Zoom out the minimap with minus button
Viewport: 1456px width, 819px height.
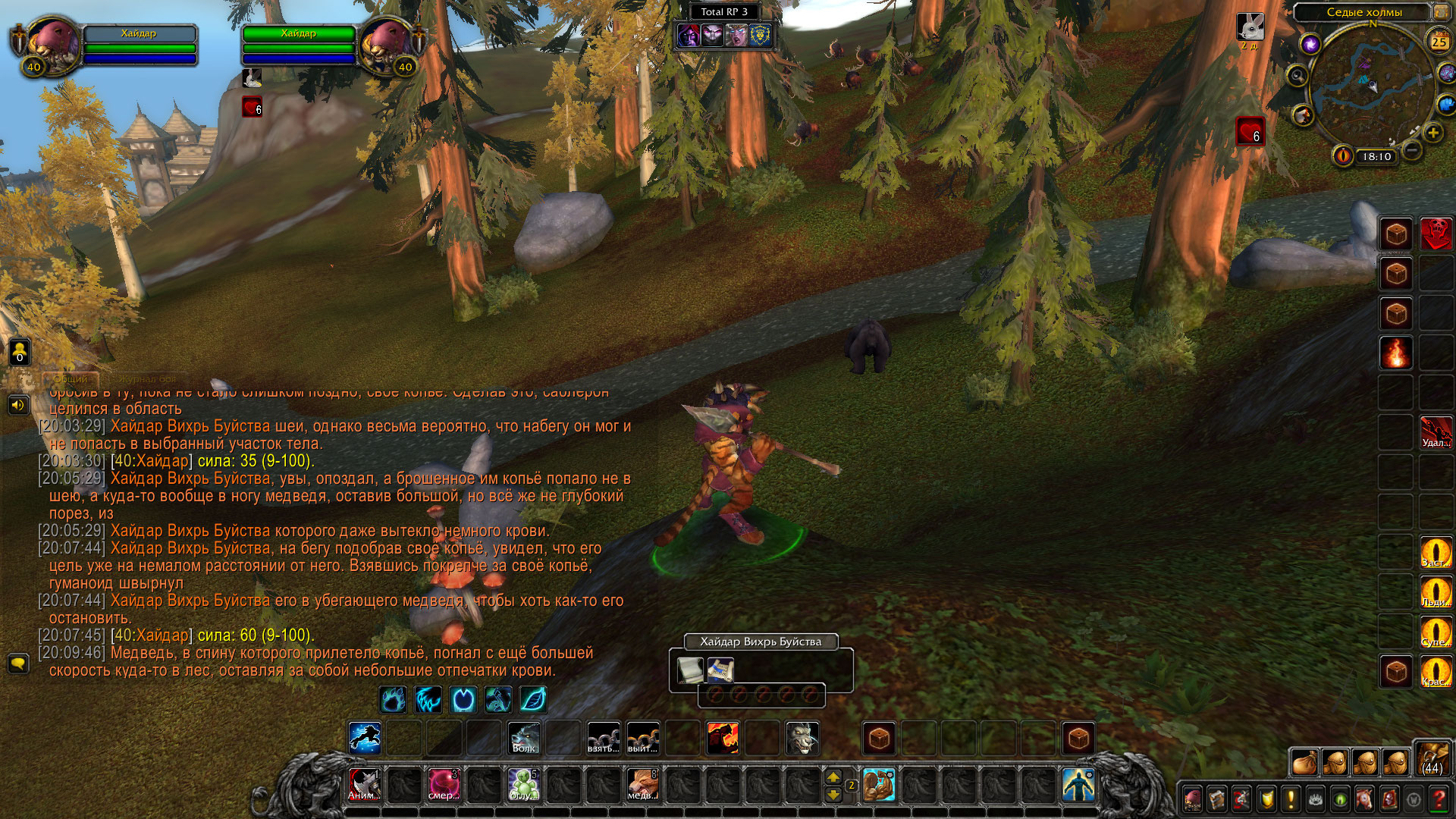(x=1411, y=150)
